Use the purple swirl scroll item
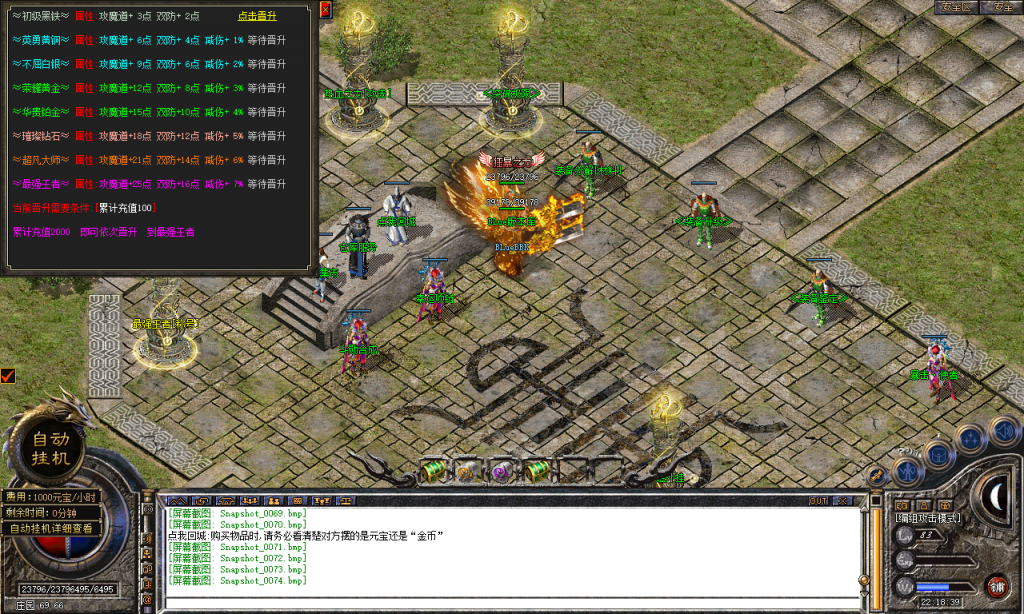This screenshot has height=614, width=1024. click(x=501, y=470)
